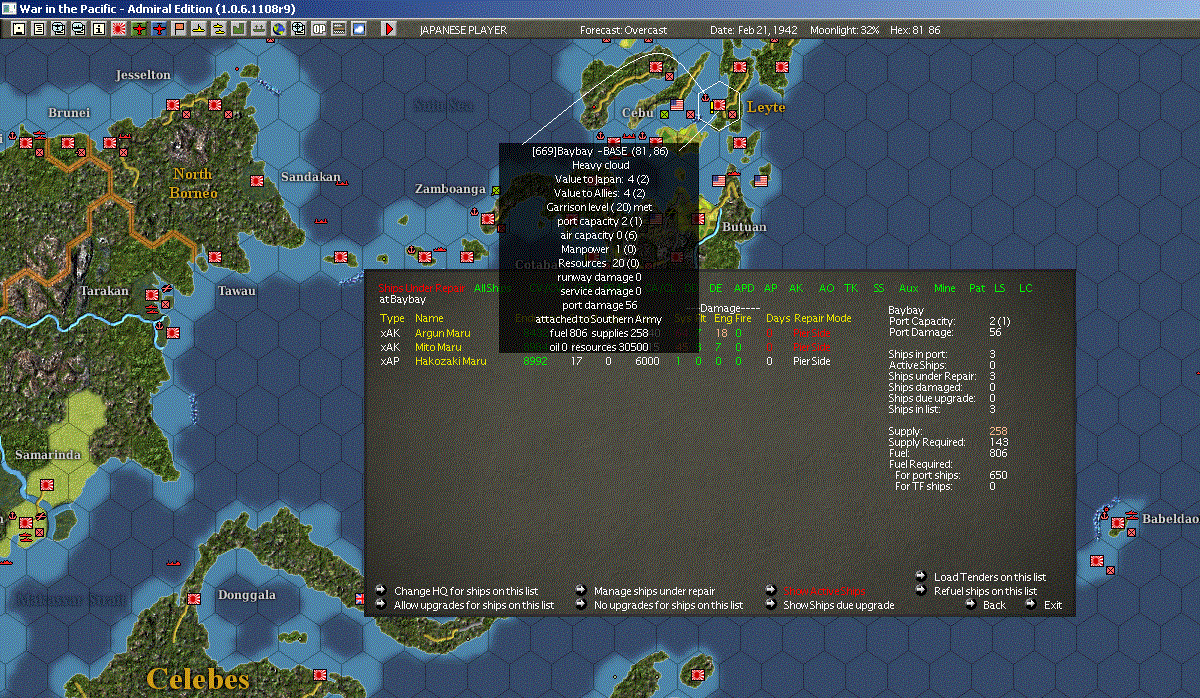Select the Hakozaki Maru ship row
This screenshot has height=698, width=1200.
pos(450,361)
